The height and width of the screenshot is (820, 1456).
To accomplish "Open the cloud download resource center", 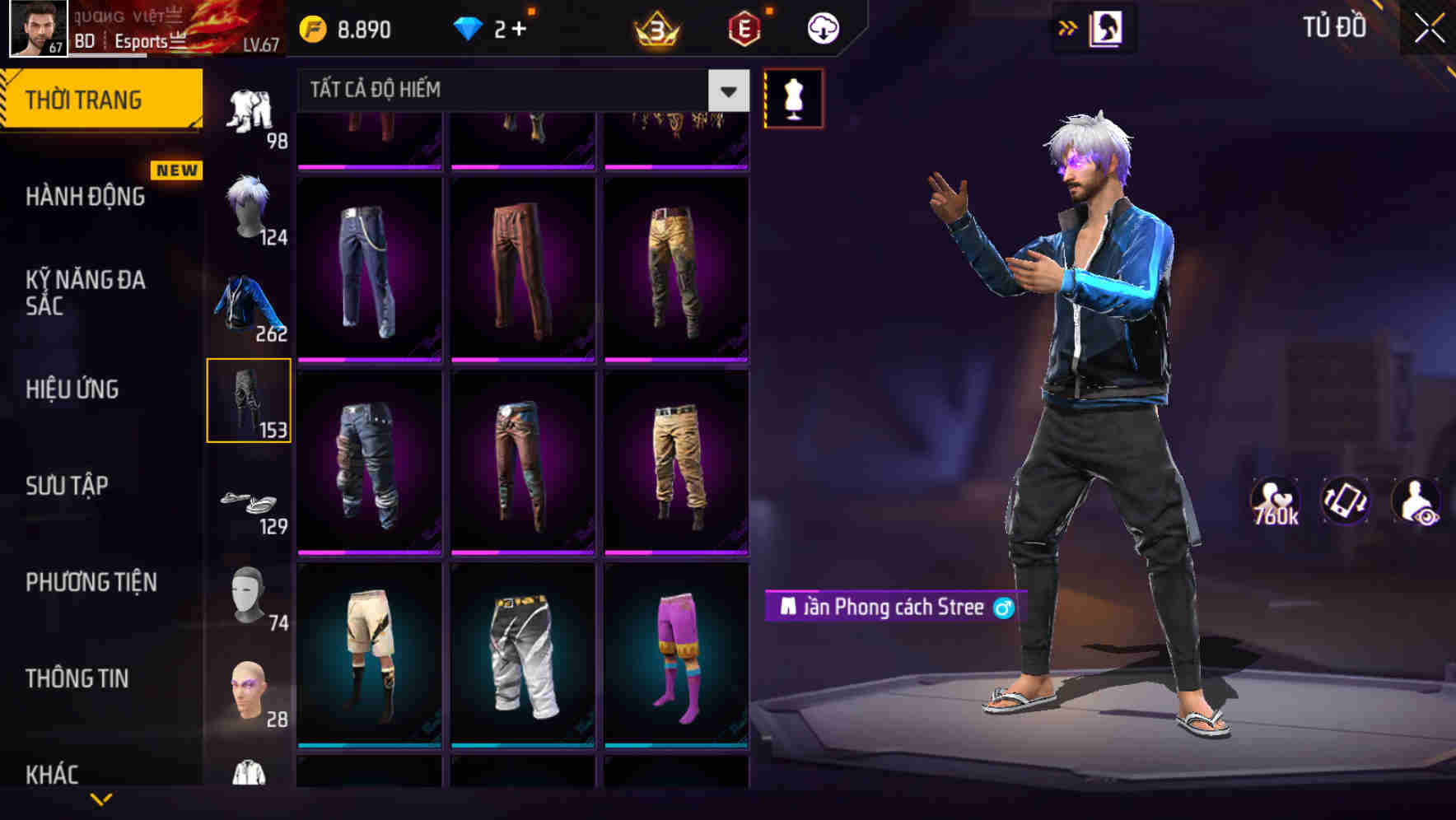I will 821,26.
